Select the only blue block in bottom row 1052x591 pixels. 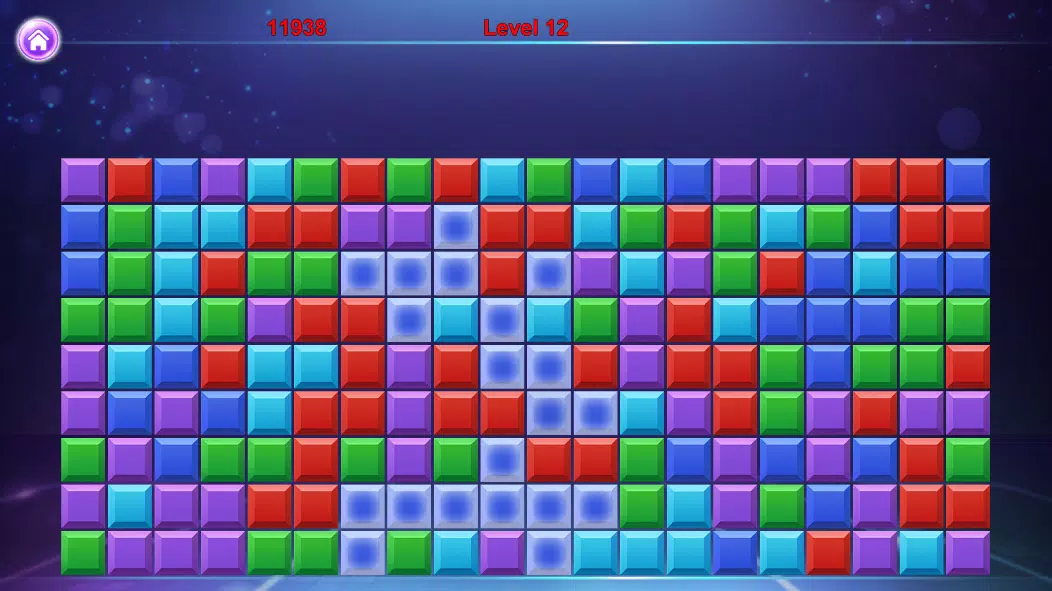tap(735, 553)
